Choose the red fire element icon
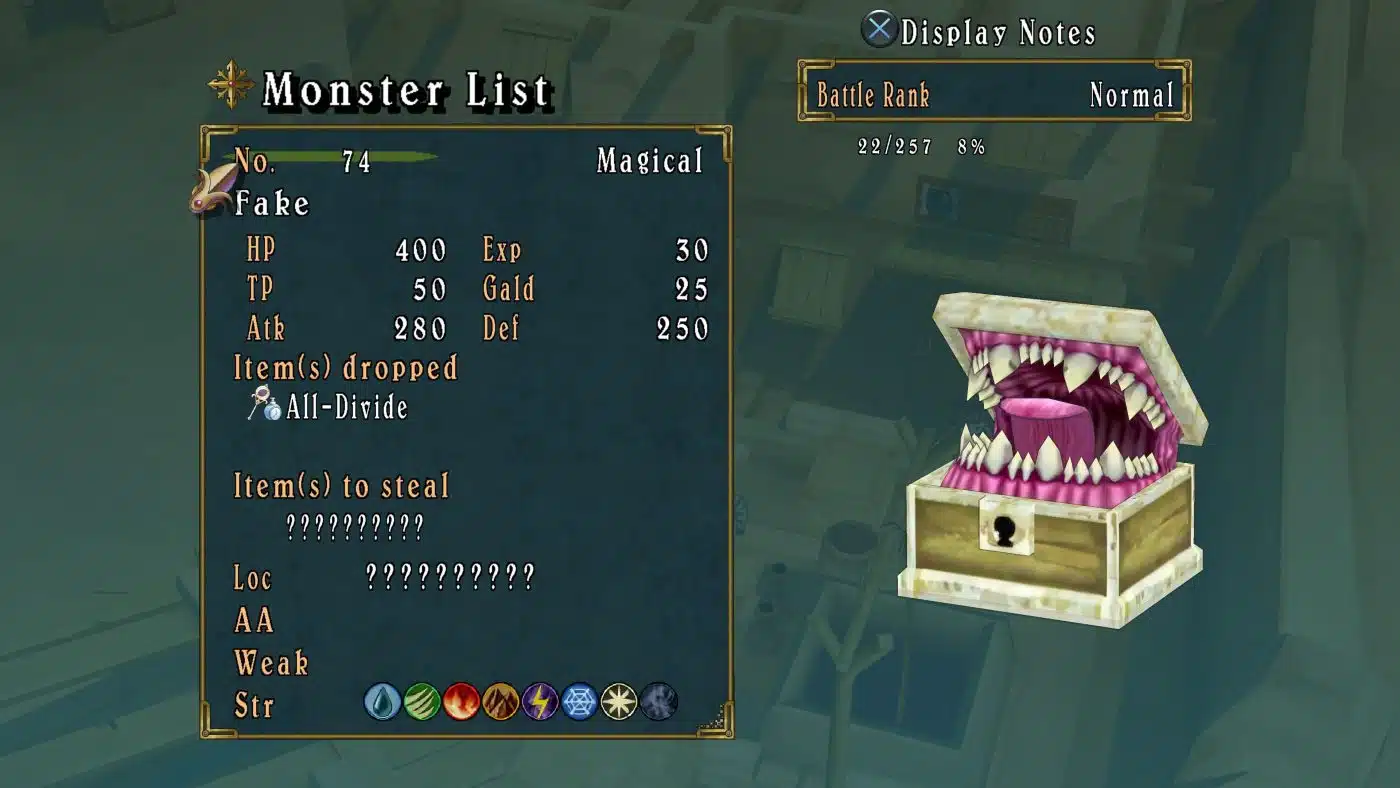The height and width of the screenshot is (788, 1400). (x=461, y=702)
